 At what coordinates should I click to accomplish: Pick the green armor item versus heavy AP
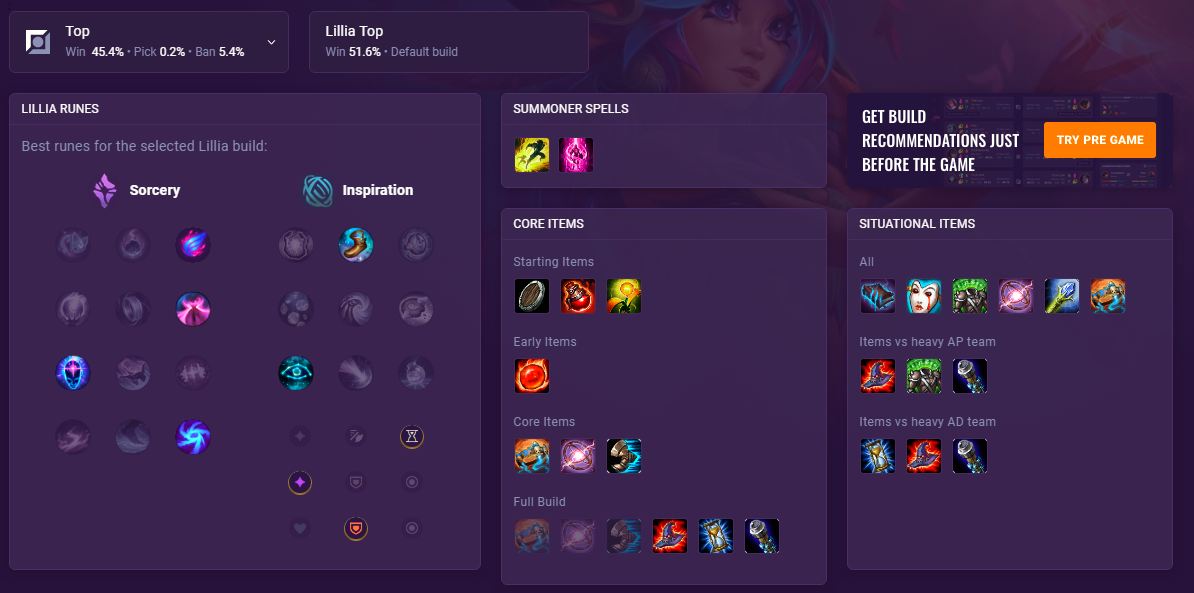click(924, 376)
